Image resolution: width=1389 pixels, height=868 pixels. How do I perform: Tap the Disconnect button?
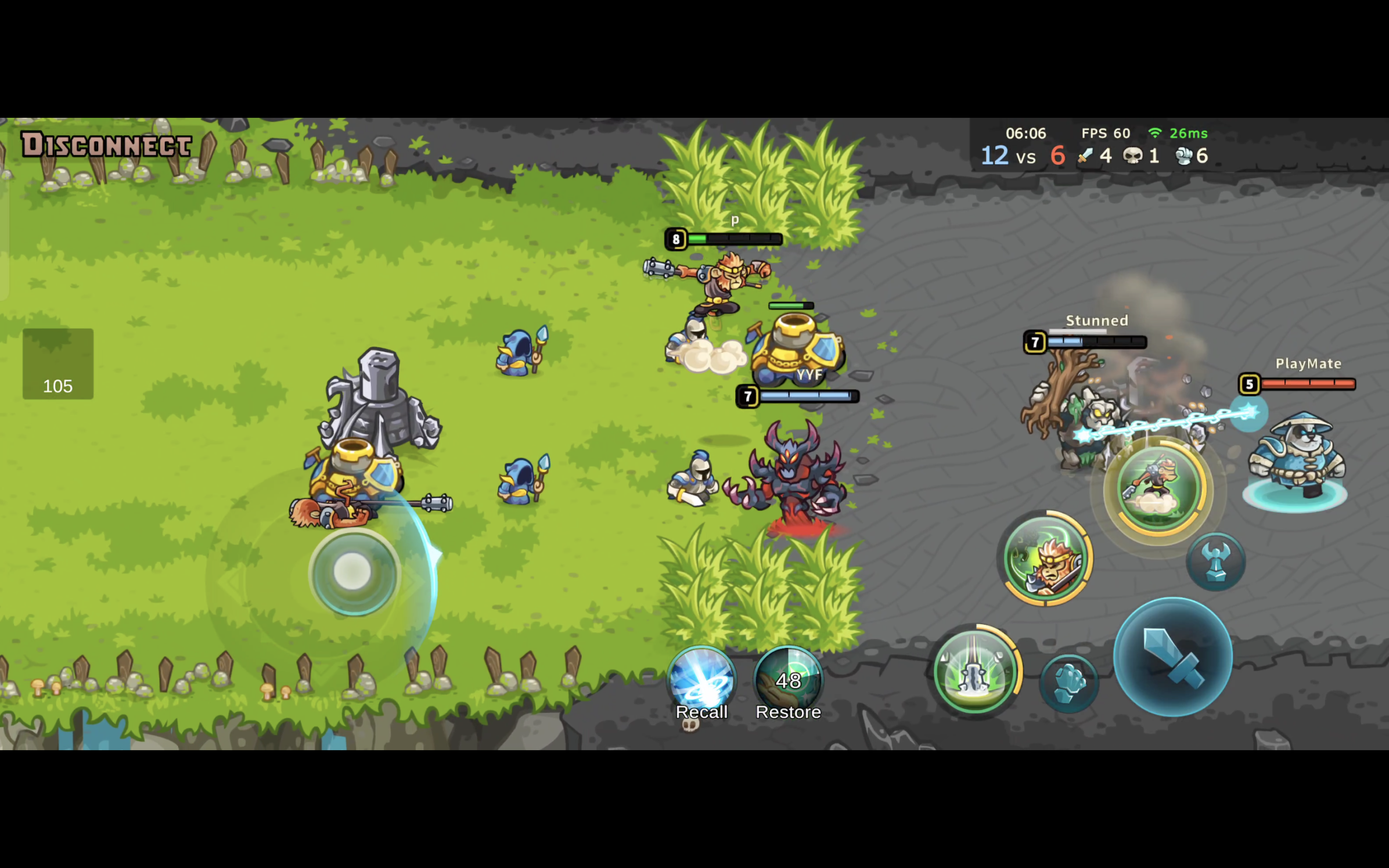click(106, 145)
